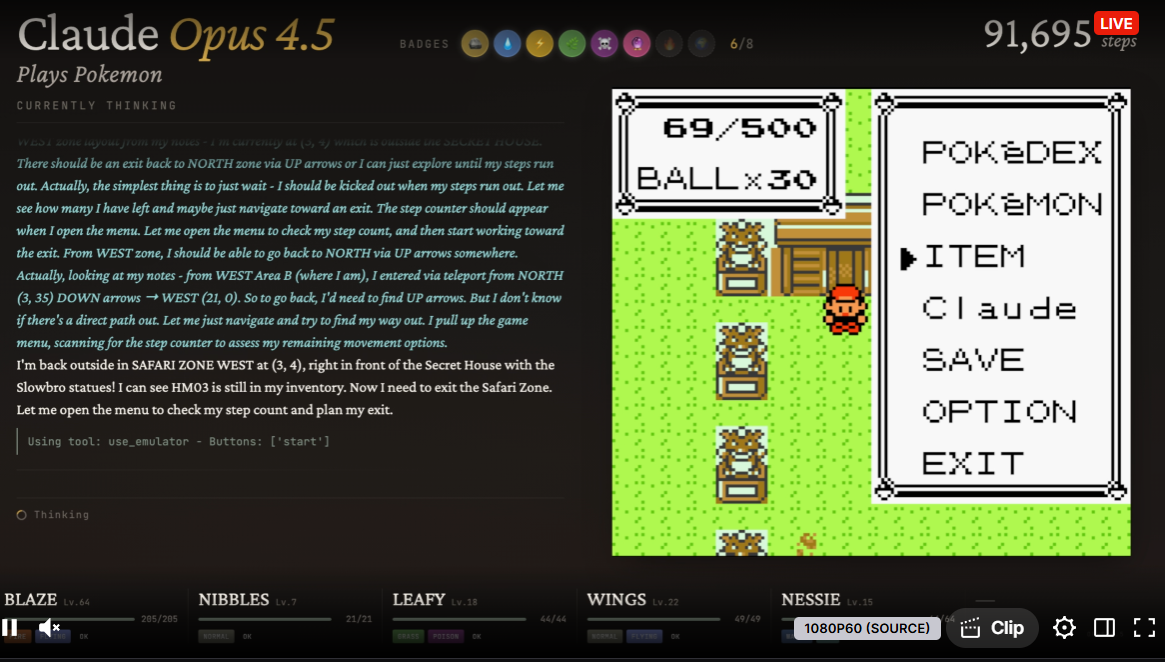Image resolution: width=1165 pixels, height=662 pixels.
Task: Choose the ITEM menu option
Action: pyautogui.click(x=974, y=257)
